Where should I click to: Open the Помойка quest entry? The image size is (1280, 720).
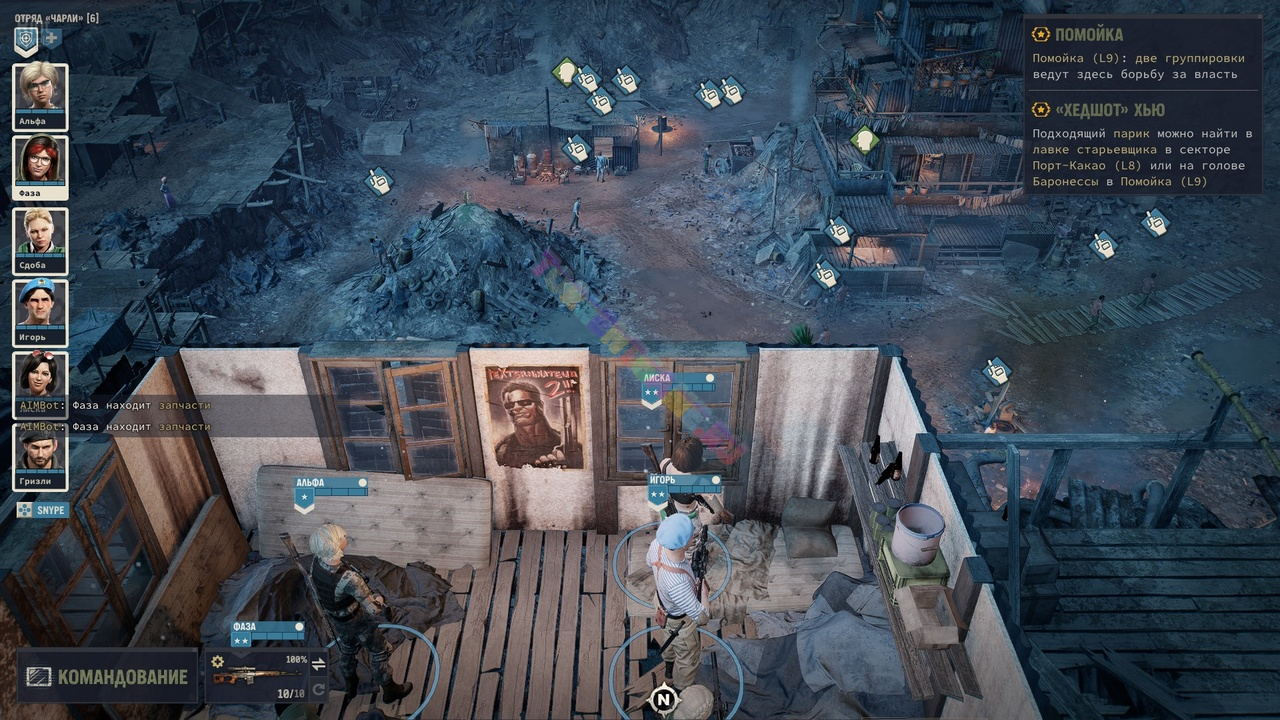click(1088, 35)
